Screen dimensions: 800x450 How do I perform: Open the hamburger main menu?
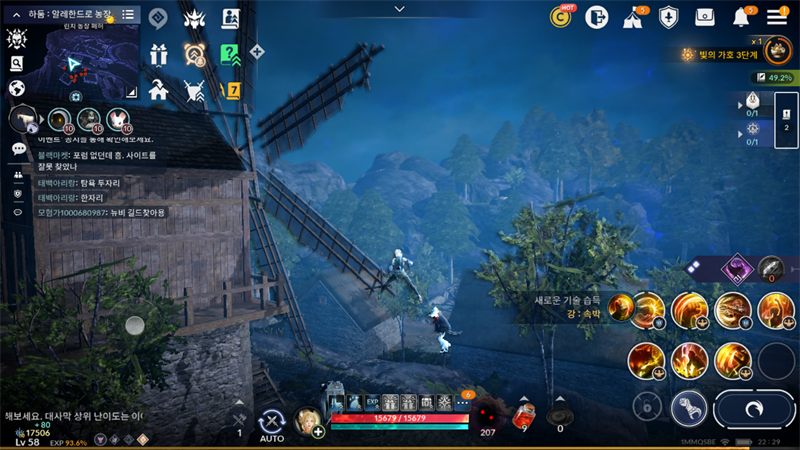[x=777, y=17]
